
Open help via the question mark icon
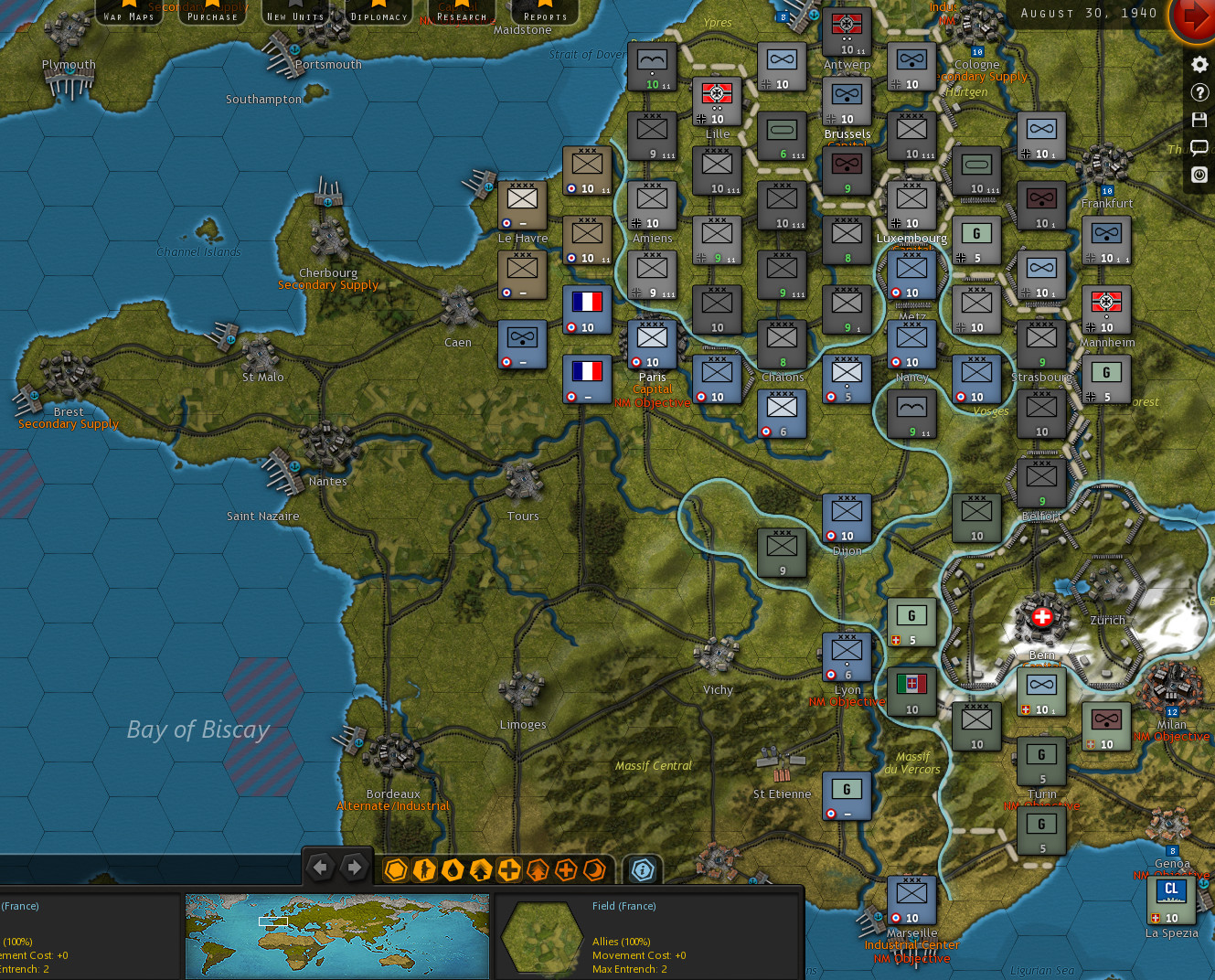click(x=1199, y=92)
